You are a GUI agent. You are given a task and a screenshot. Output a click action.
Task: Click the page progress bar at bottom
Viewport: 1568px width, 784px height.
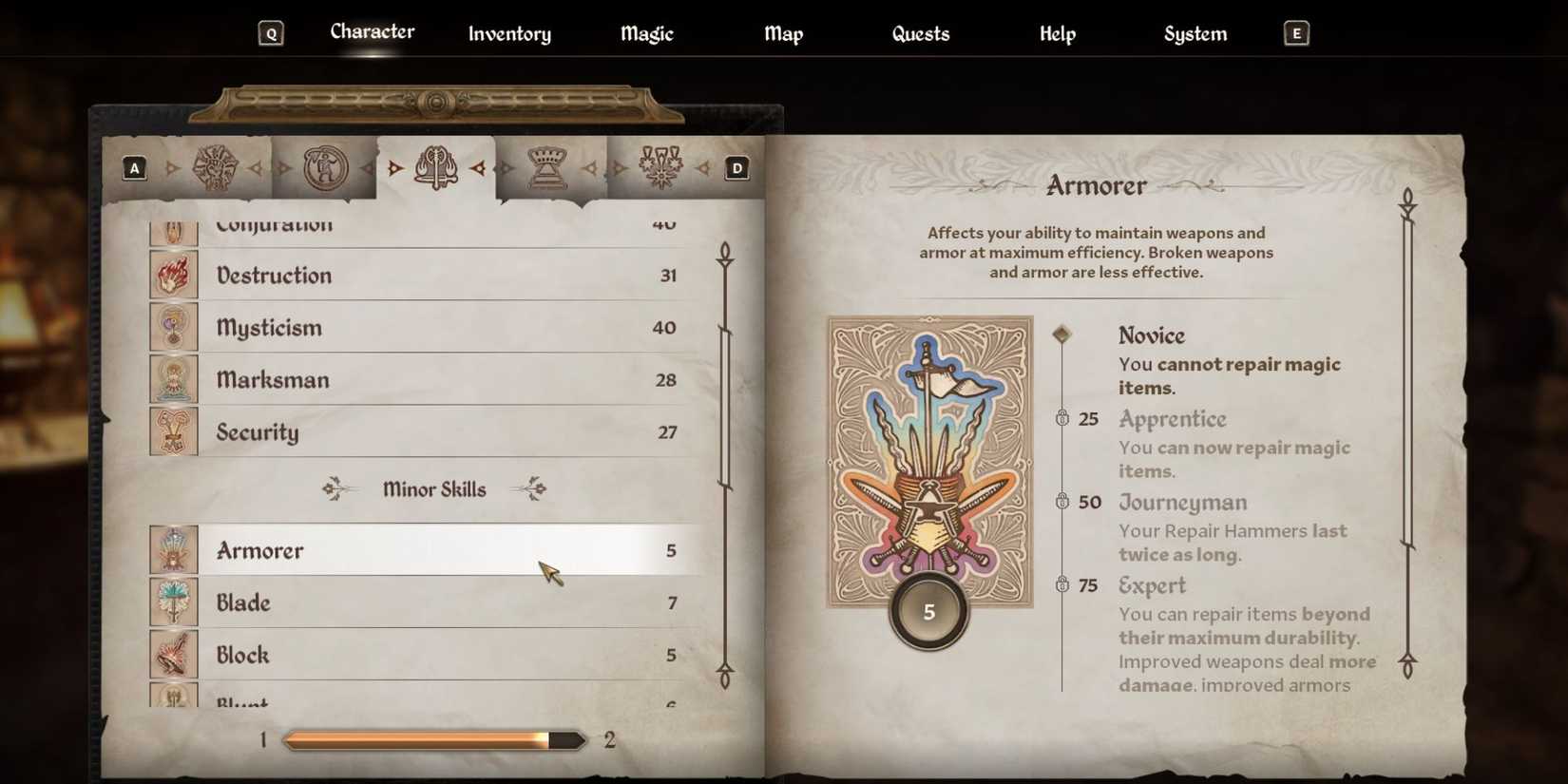(x=433, y=738)
